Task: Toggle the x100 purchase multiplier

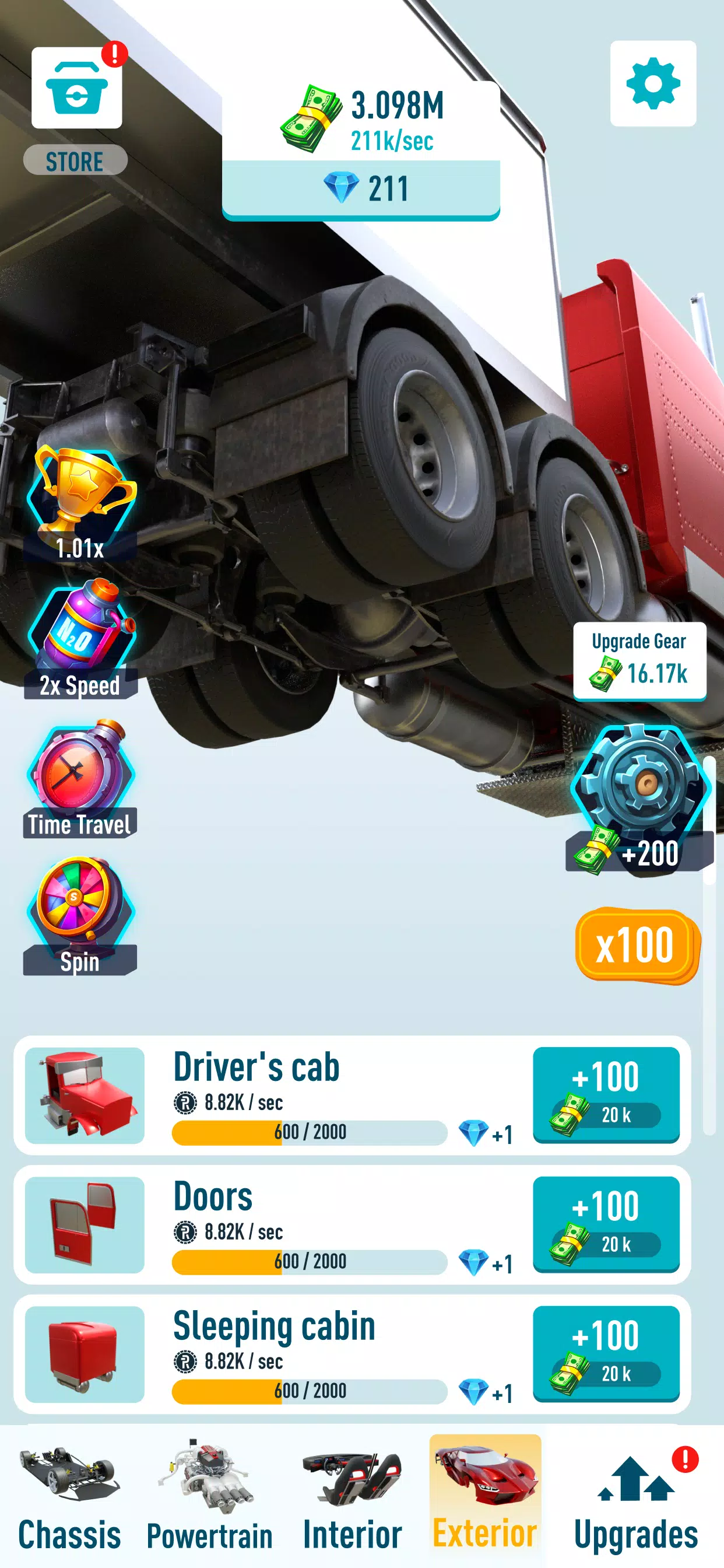Action: 637,944
